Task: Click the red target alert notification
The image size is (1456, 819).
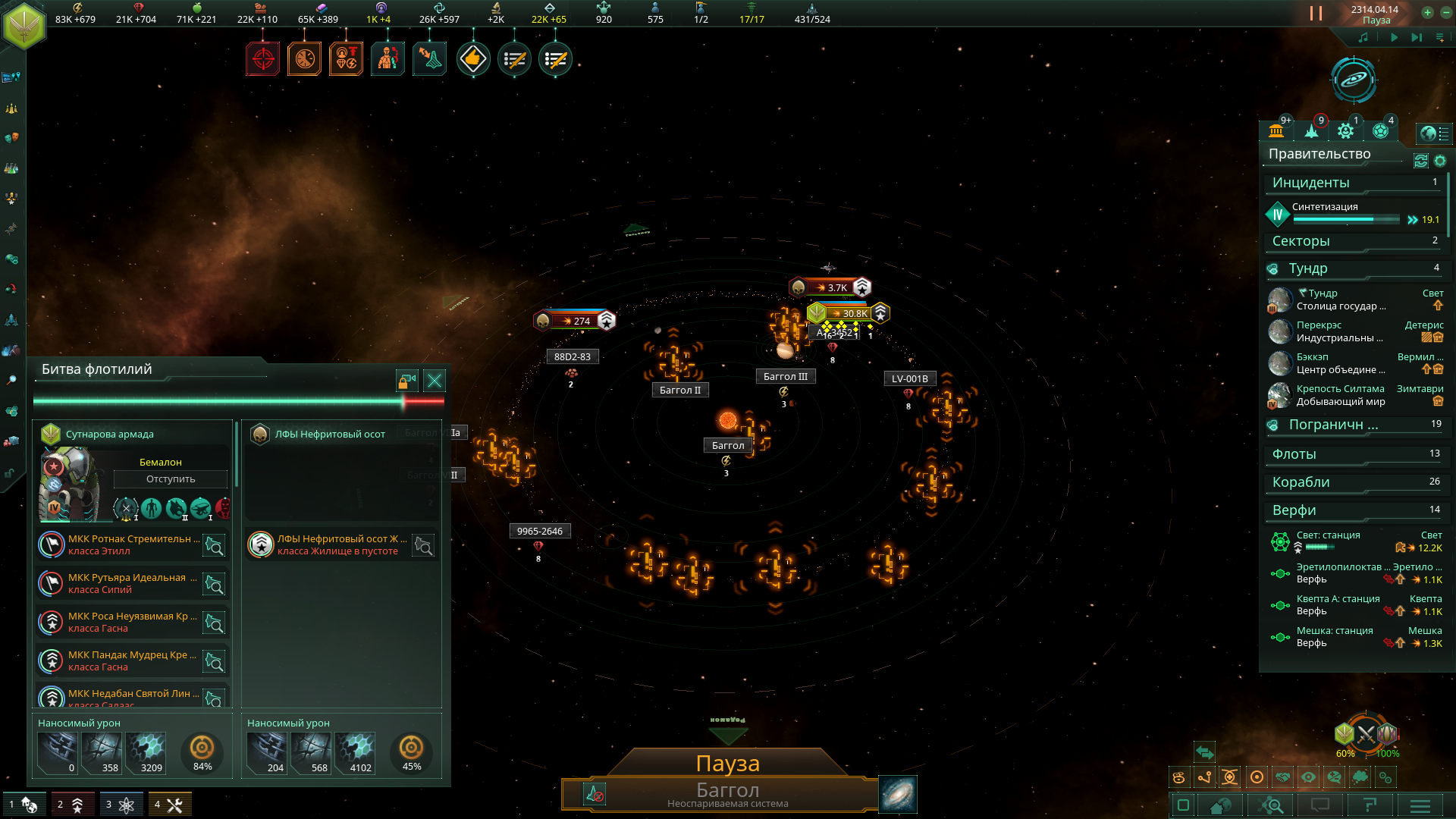Action: coord(263,59)
